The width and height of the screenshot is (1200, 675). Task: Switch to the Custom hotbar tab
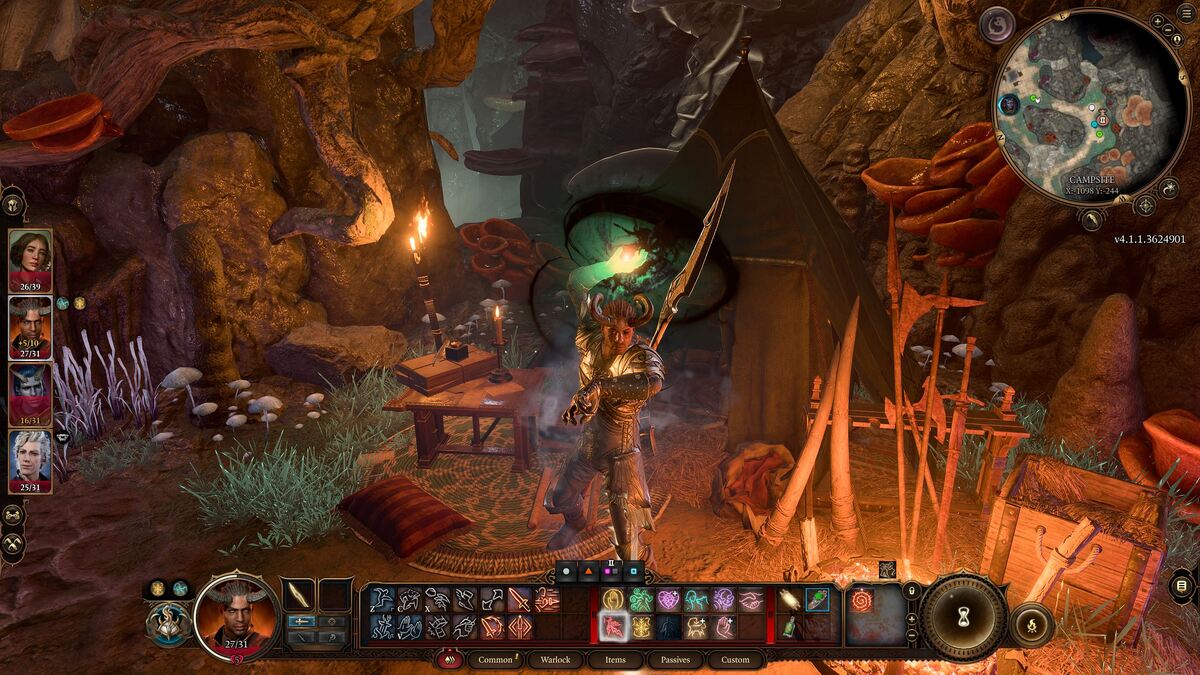pyautogui.click(x=735, y=660)
